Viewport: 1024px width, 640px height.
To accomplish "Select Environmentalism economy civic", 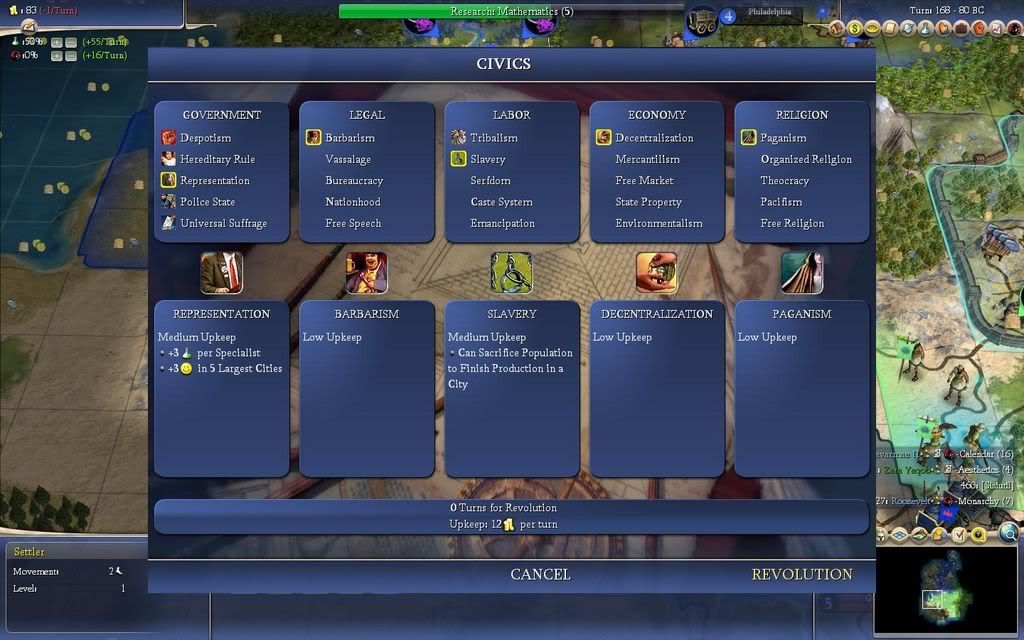I will tap(658, 223).
